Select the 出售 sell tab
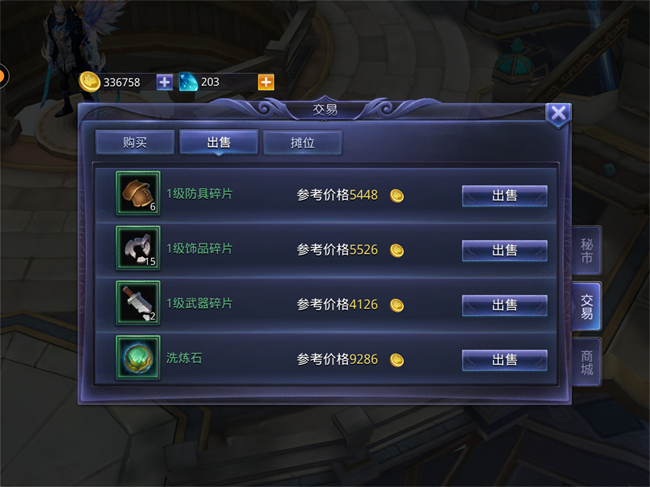 pos(219,142)
